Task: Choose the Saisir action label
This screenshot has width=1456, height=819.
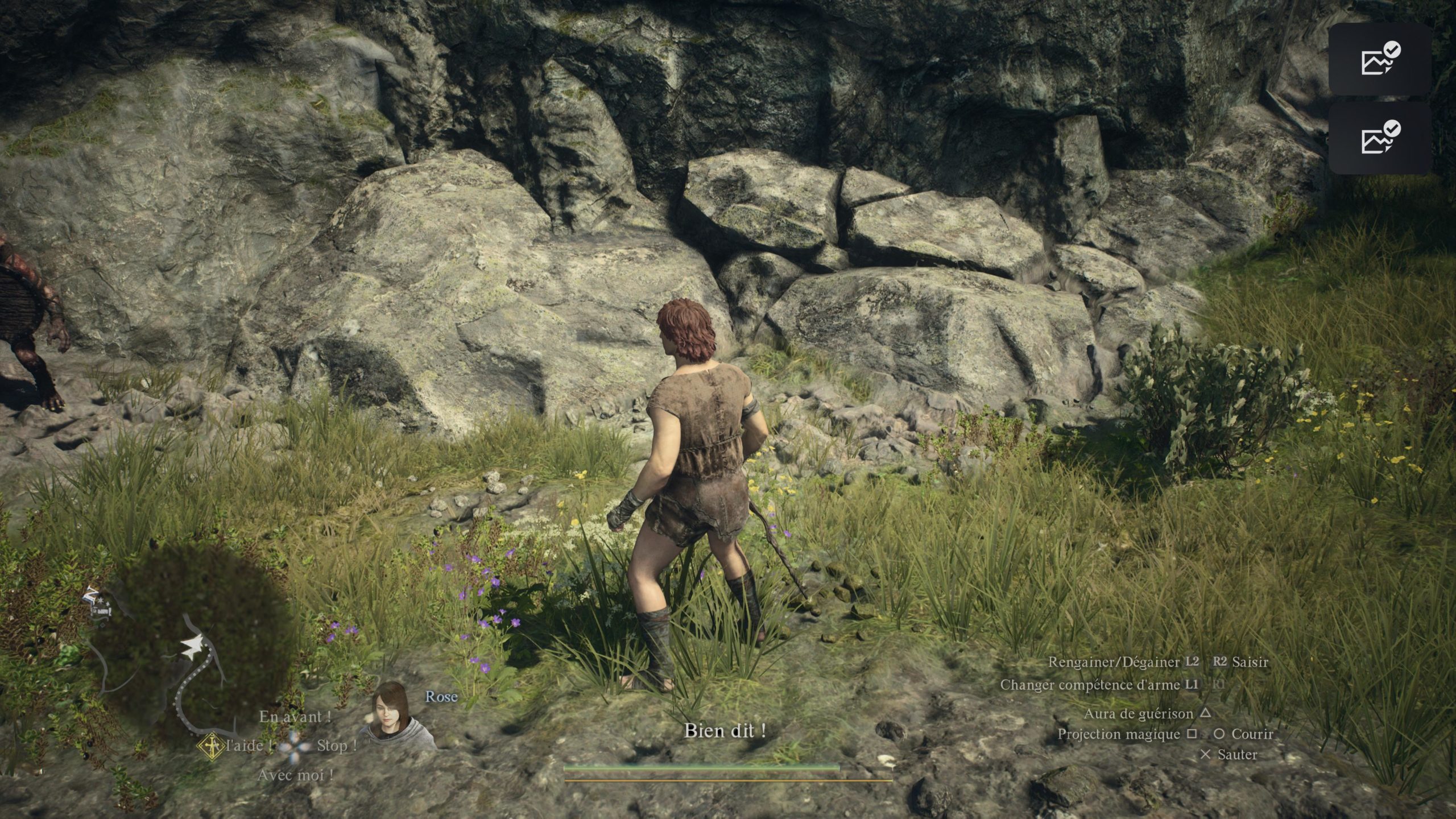Action: pyautogui.click(x=1250, y=661)
